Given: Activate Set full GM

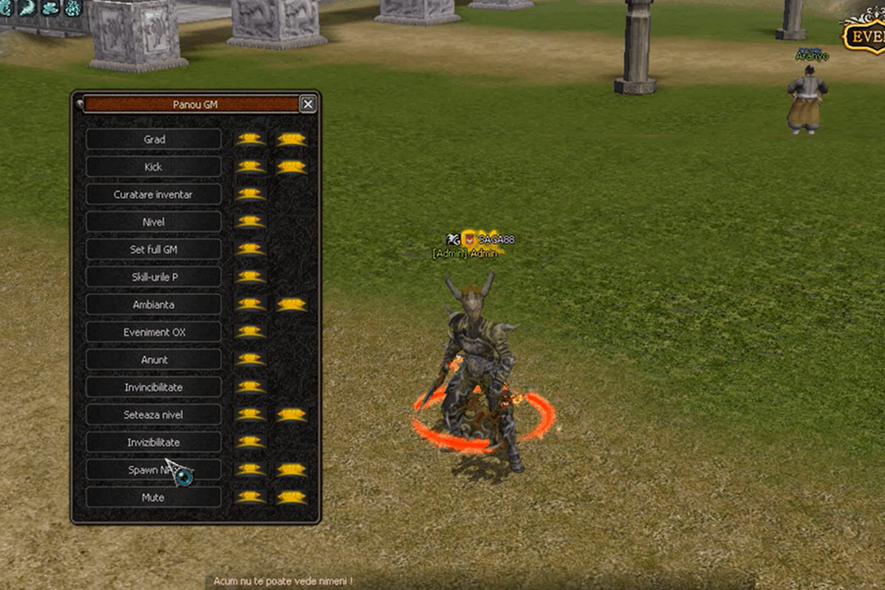Looking at the screenshot, I should click(x=154, y=249).
